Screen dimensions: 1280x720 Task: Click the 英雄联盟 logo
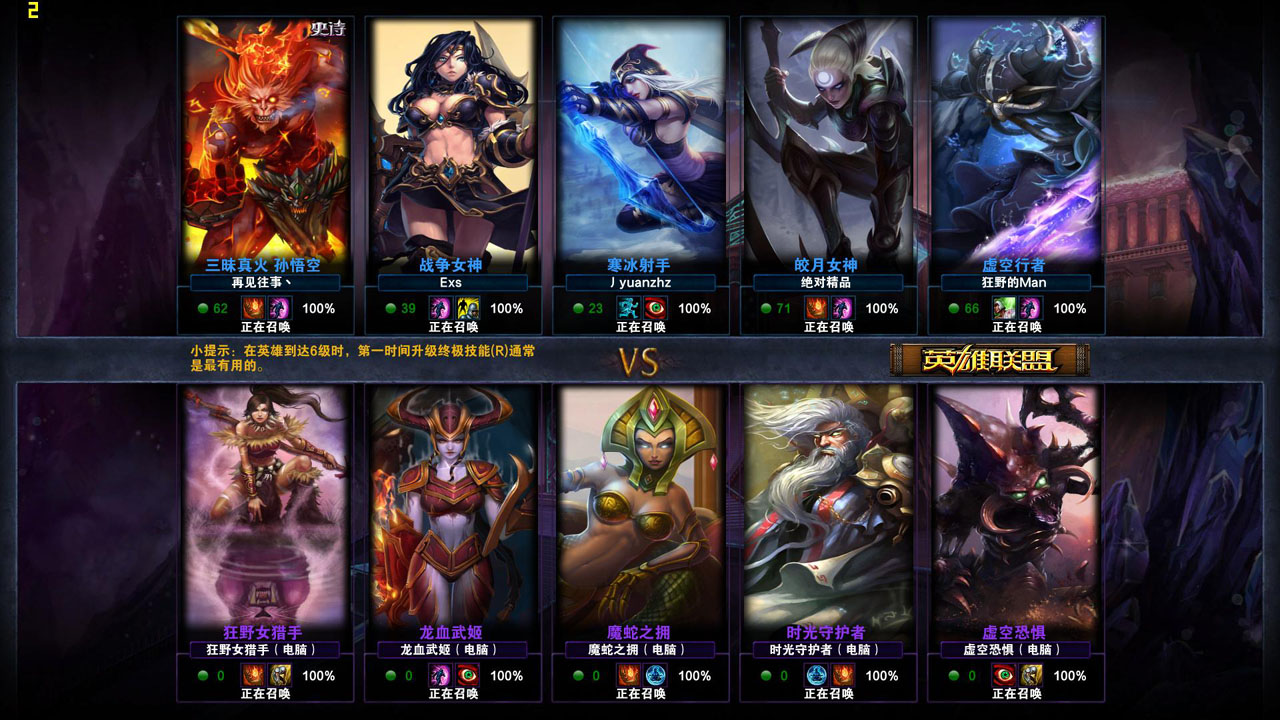(x=989, y=360)
